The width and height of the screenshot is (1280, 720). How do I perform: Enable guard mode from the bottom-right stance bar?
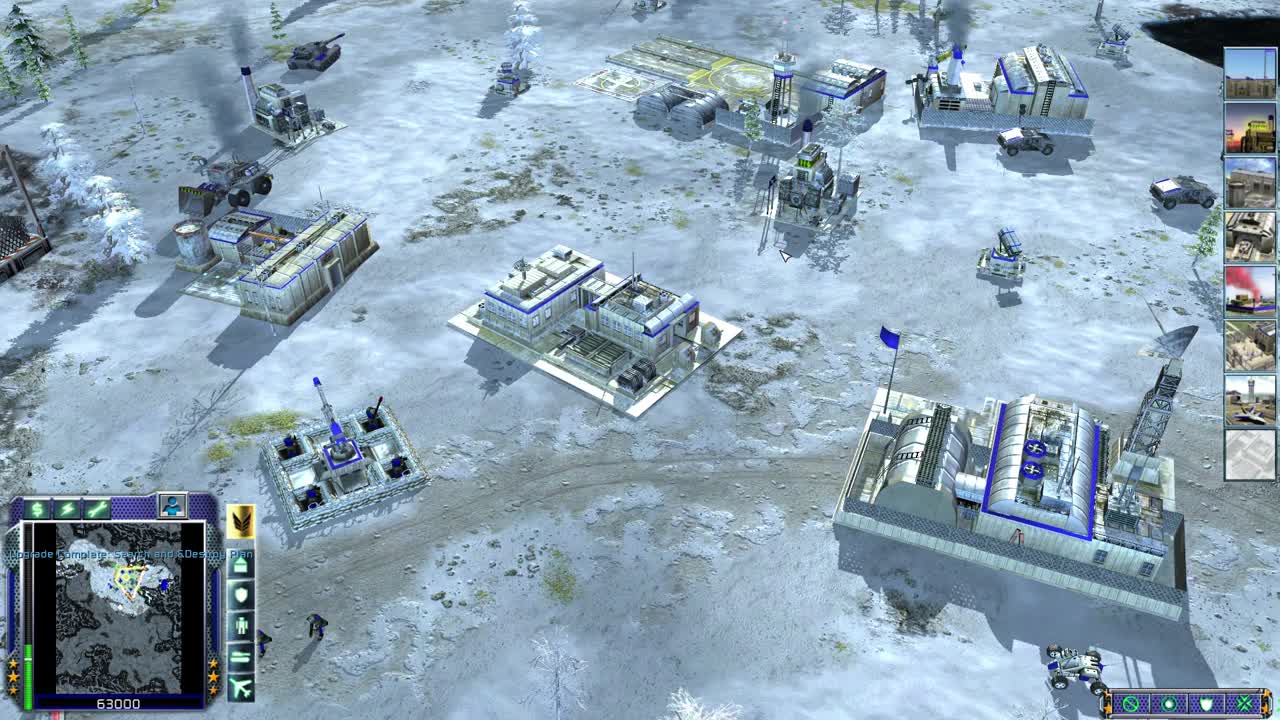[1170, 704]
